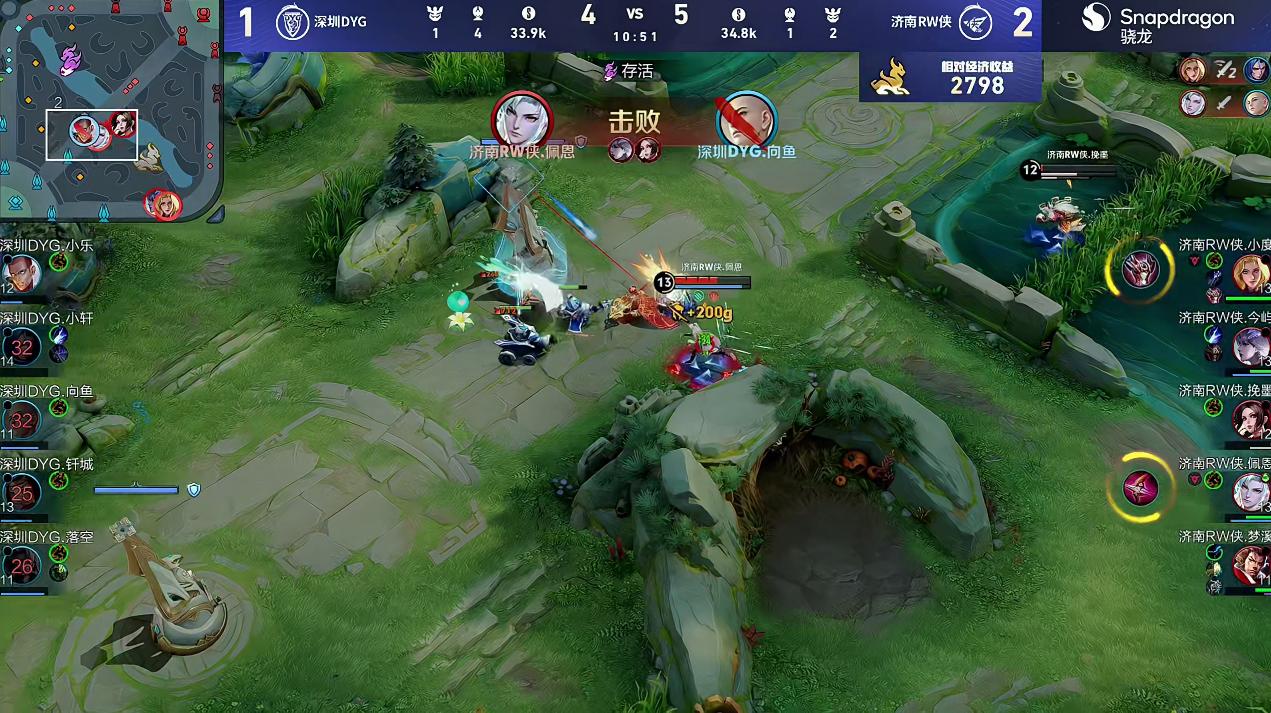
Task: Choose 深圳DYG.向鱼 in the player list
Action: pyautogui.click(x=22, y=420)
